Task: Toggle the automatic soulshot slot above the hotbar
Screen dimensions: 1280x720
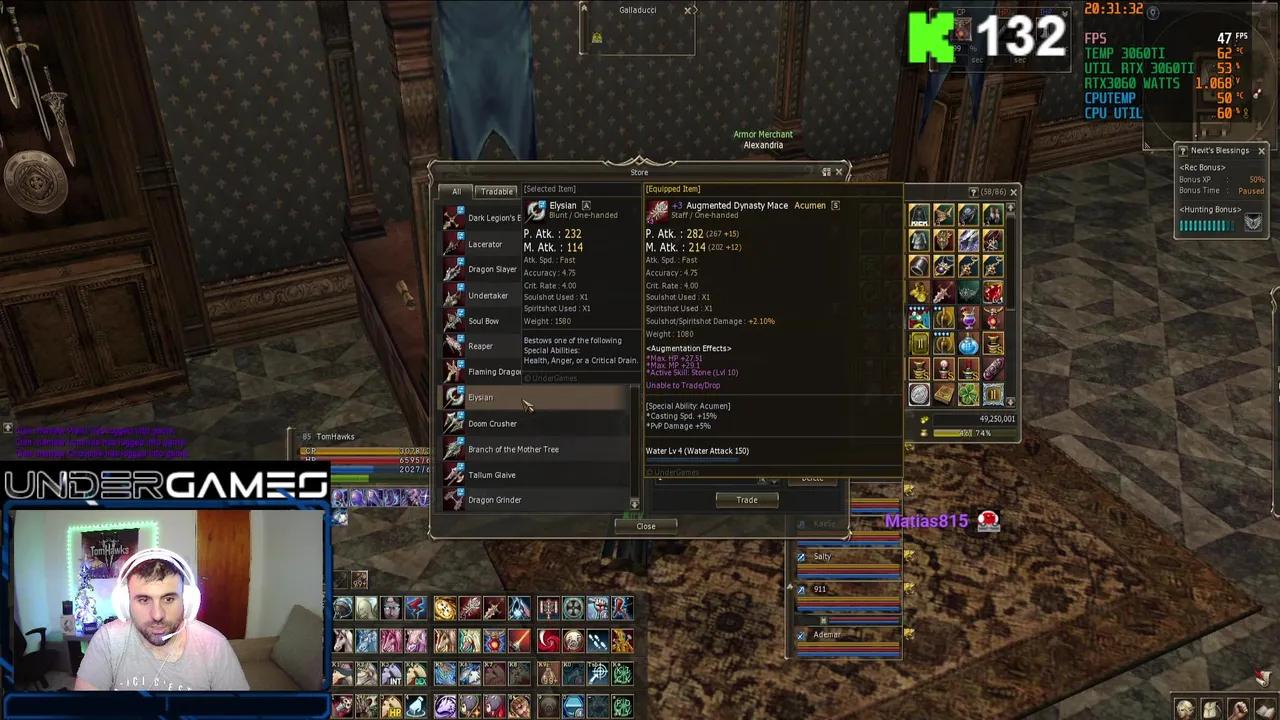Action: (x=359, y=579)
